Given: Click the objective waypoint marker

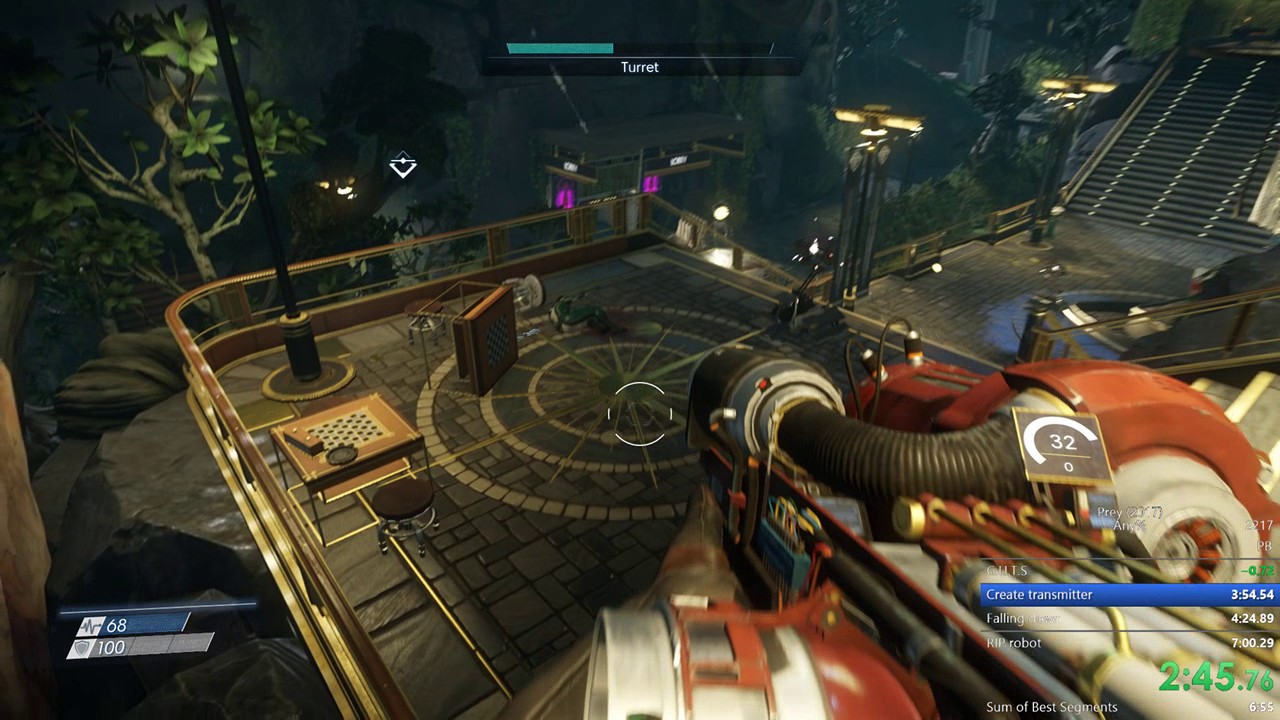Looking at the screenshot, I should click(x=402, y=166).
